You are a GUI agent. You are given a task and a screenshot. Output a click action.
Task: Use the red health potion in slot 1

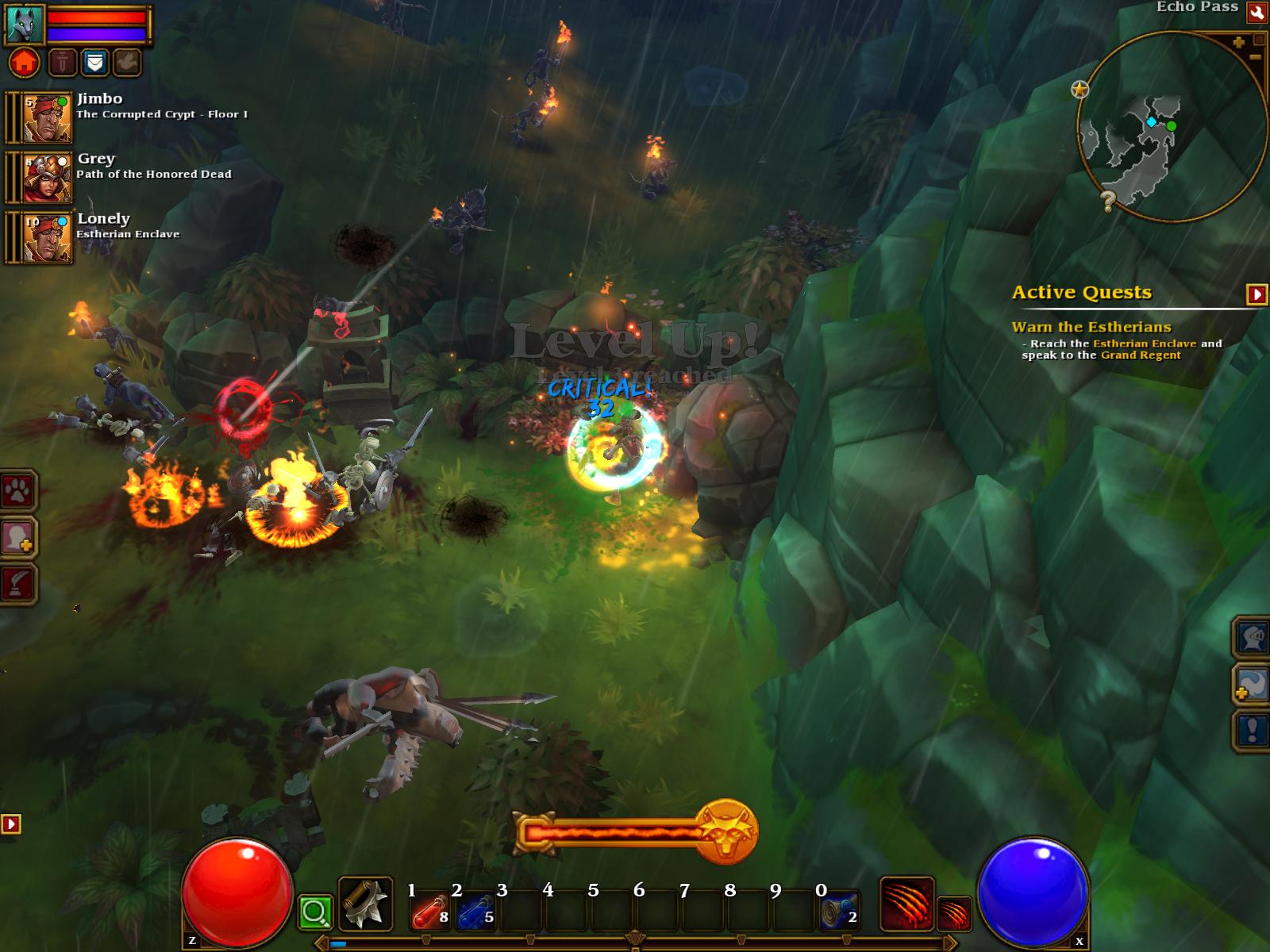[429, 912]
